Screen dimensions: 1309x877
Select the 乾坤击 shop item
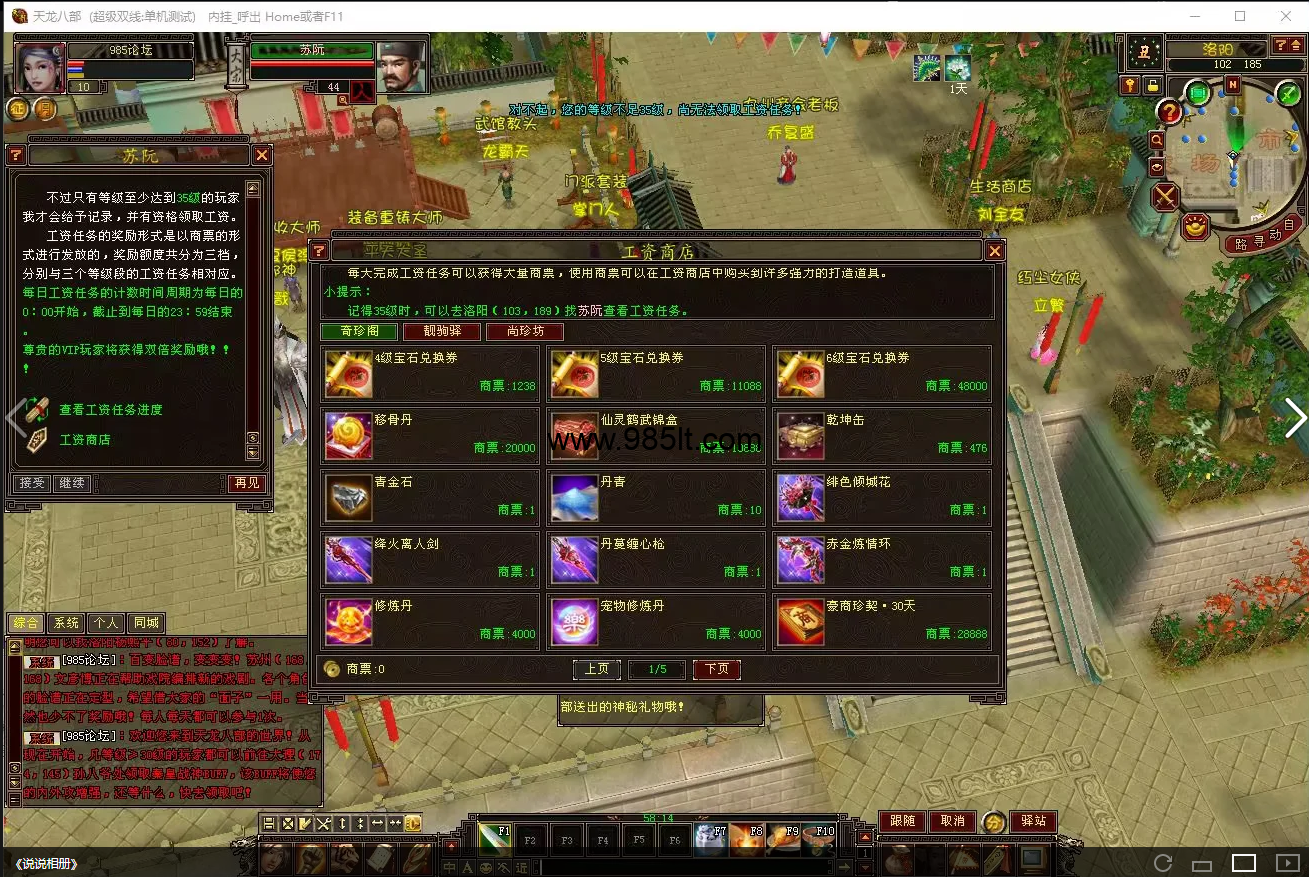point(882,434)
